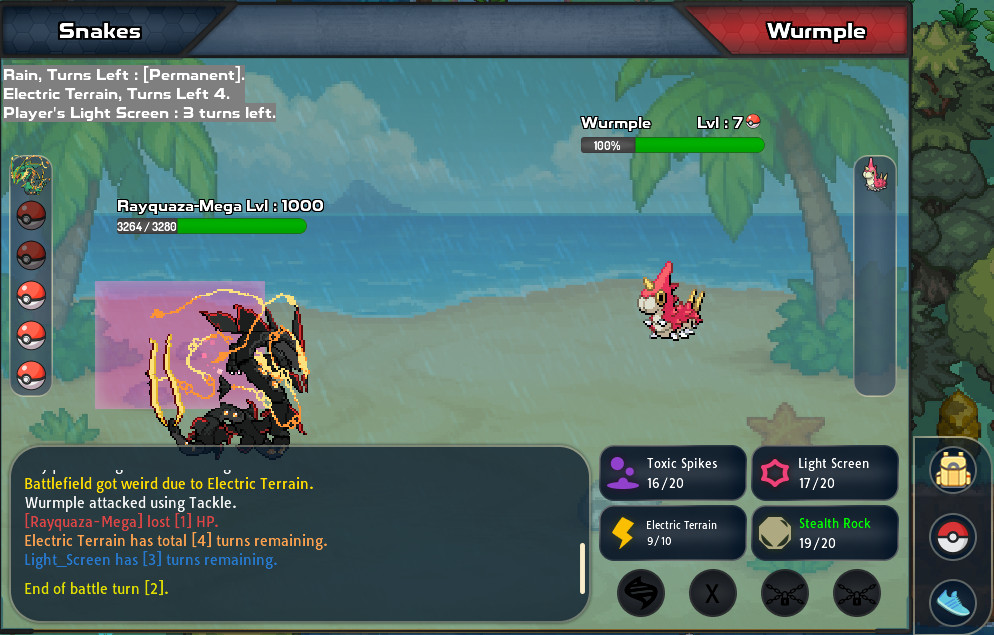Run away with the blue shoe icon
The width and height of the screenshot is (994, 635).
952,603
